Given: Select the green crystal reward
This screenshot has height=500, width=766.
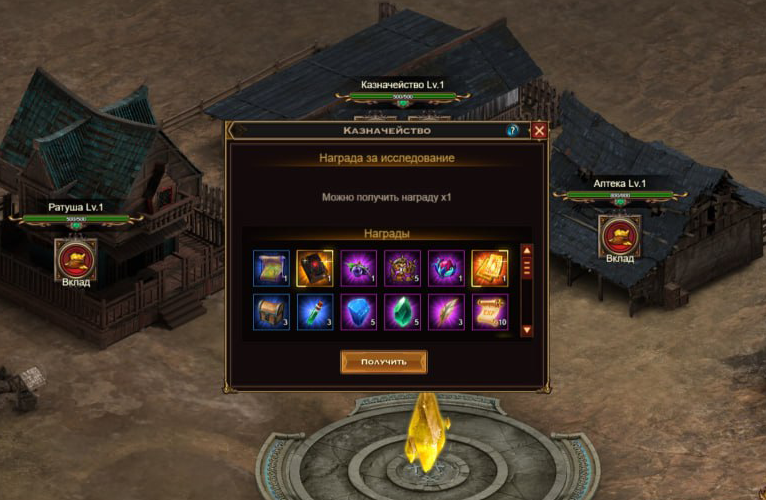Looking at the screenshot, I should tap(403, 312).
